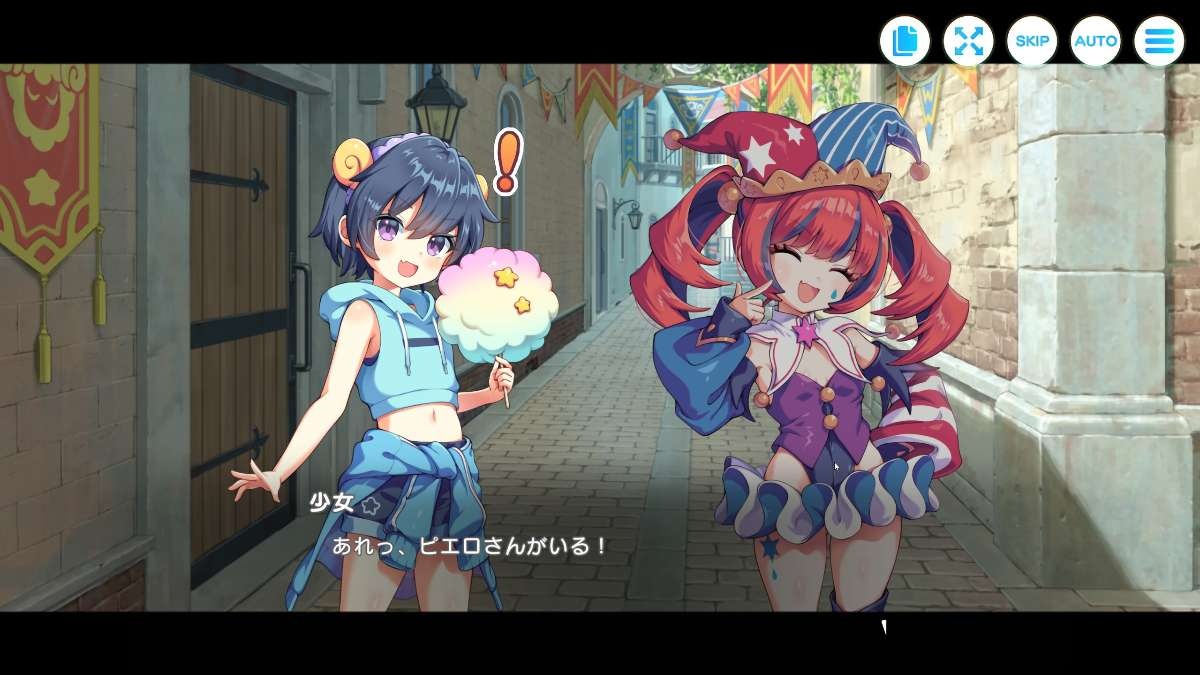Viewport: 1200px width, 675px height.
Task: Enable AUTO dialogue advance
Action: tap(1095, 41)
